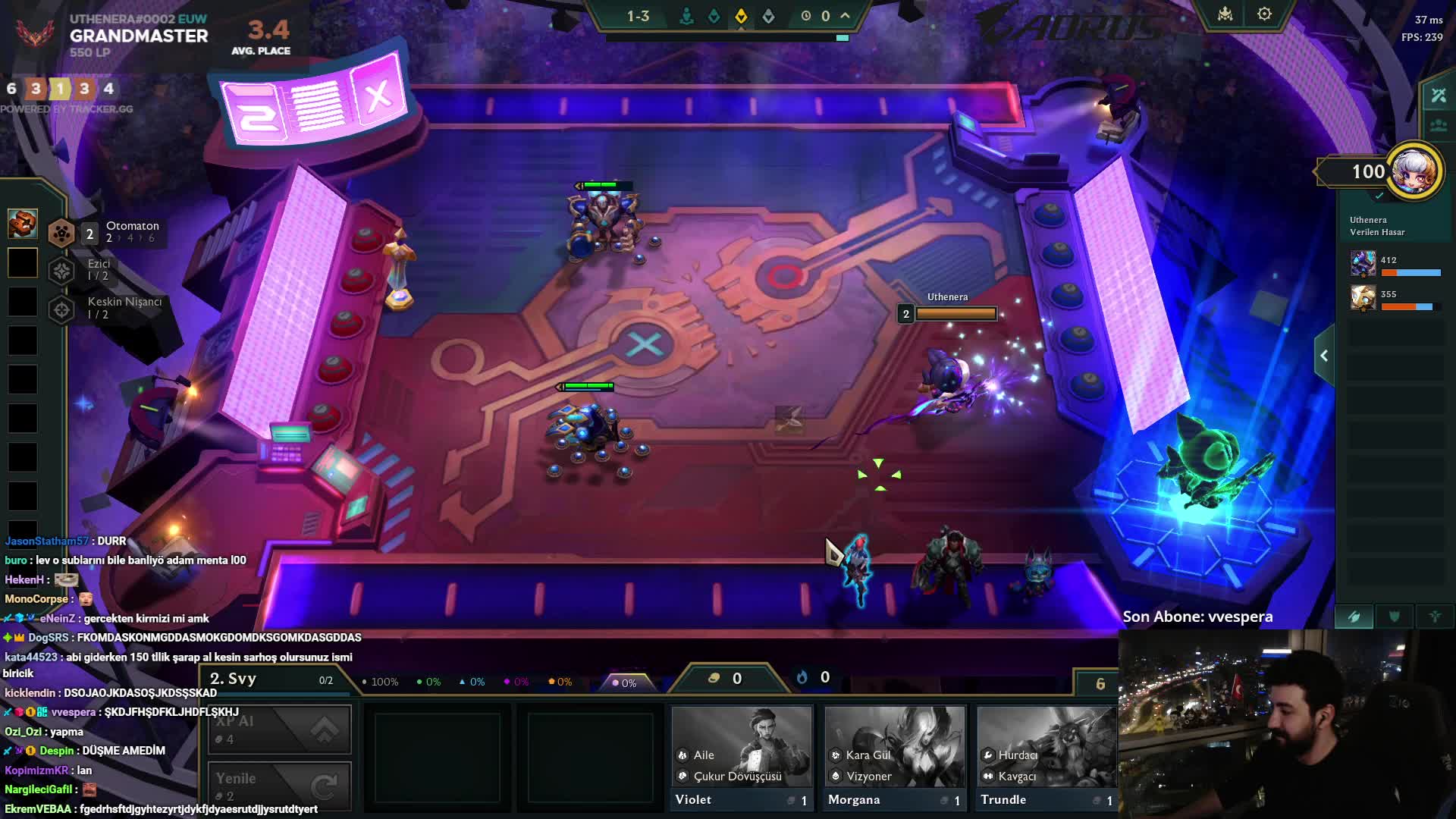Click vvespera's username in stream chat
The height and width of the screenshot is (819, 1456).
pyautogui.click(x=74, y=712)
